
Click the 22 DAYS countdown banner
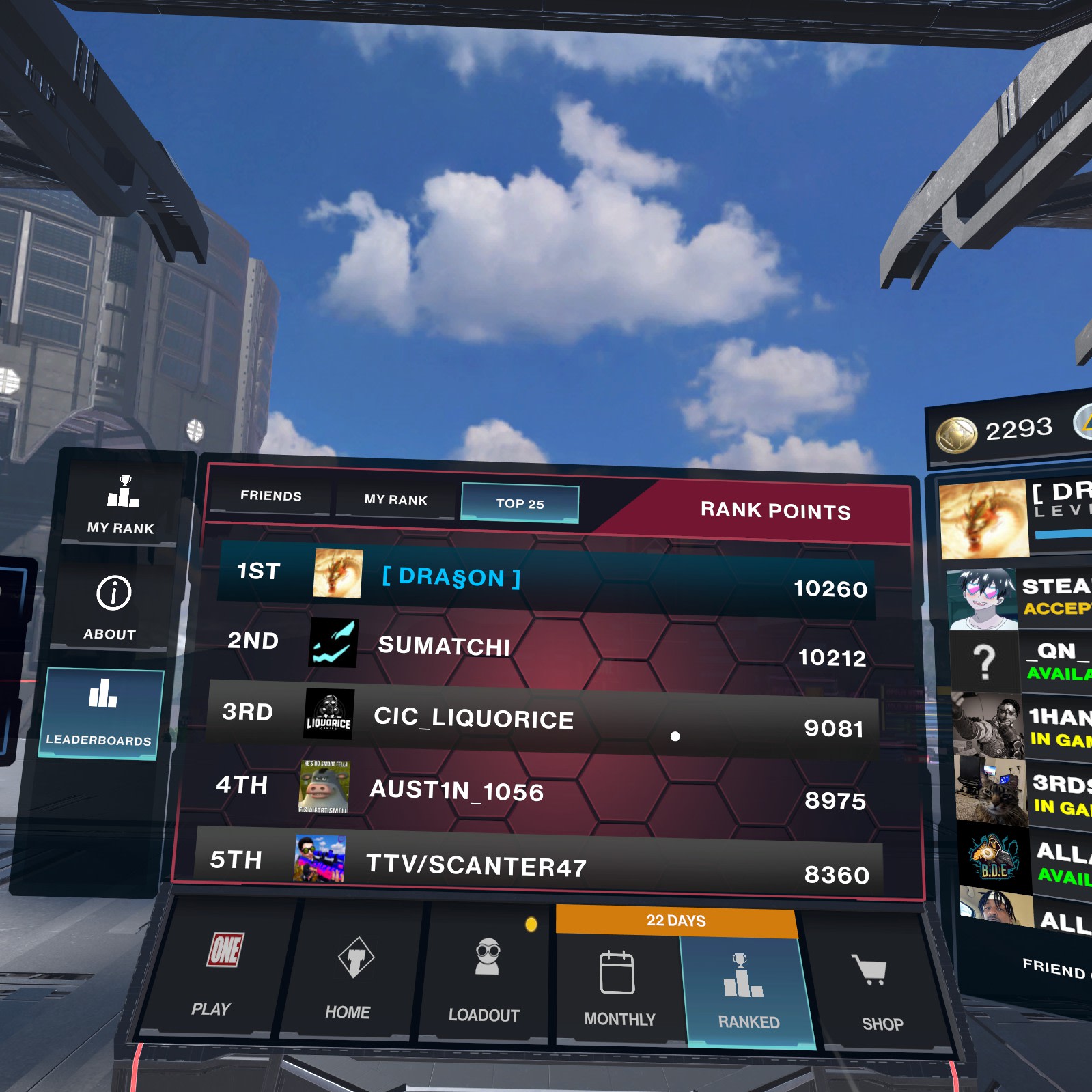pos(675,921)
